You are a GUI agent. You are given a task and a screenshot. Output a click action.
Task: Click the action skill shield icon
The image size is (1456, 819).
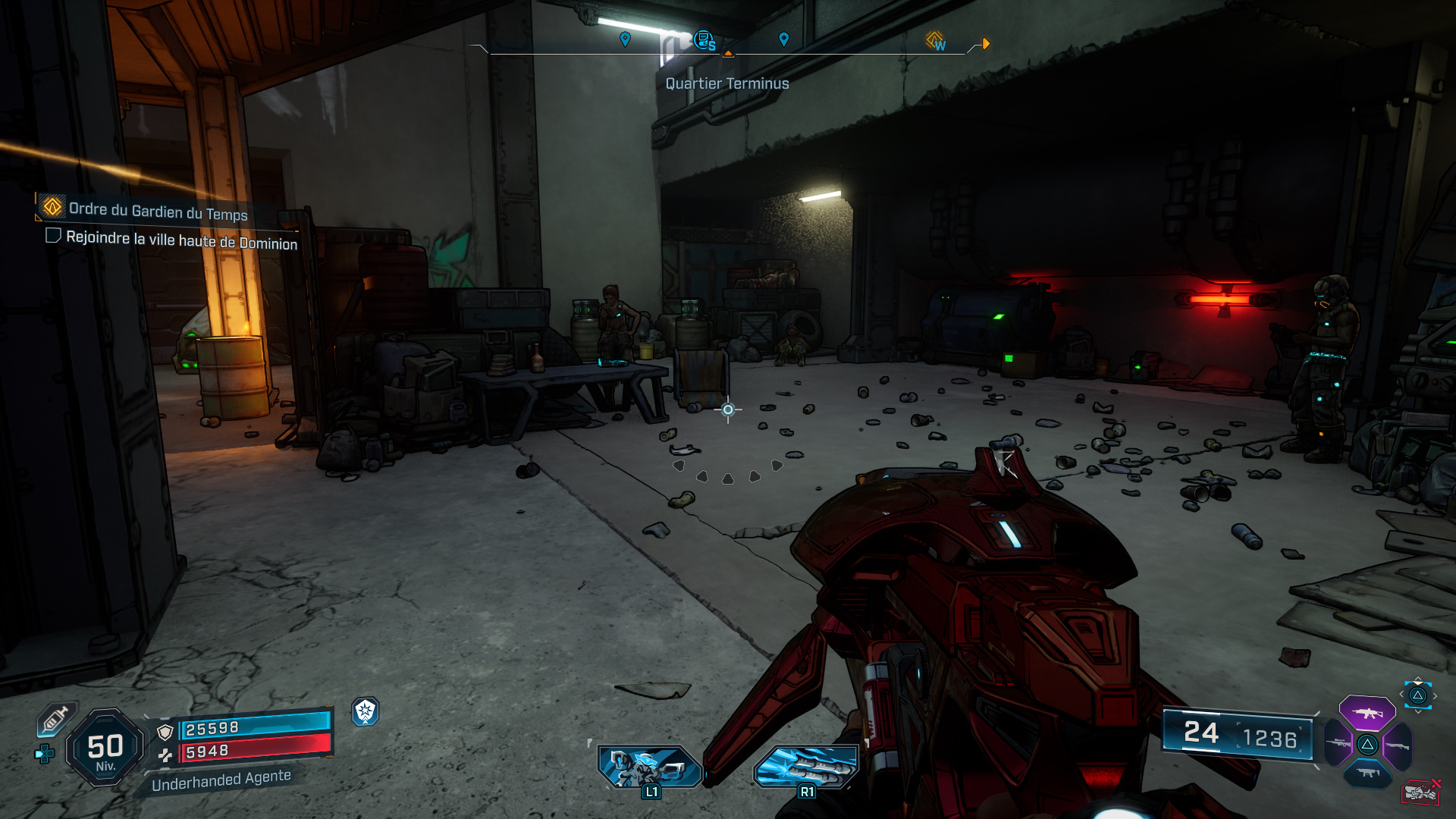point(366,713)
